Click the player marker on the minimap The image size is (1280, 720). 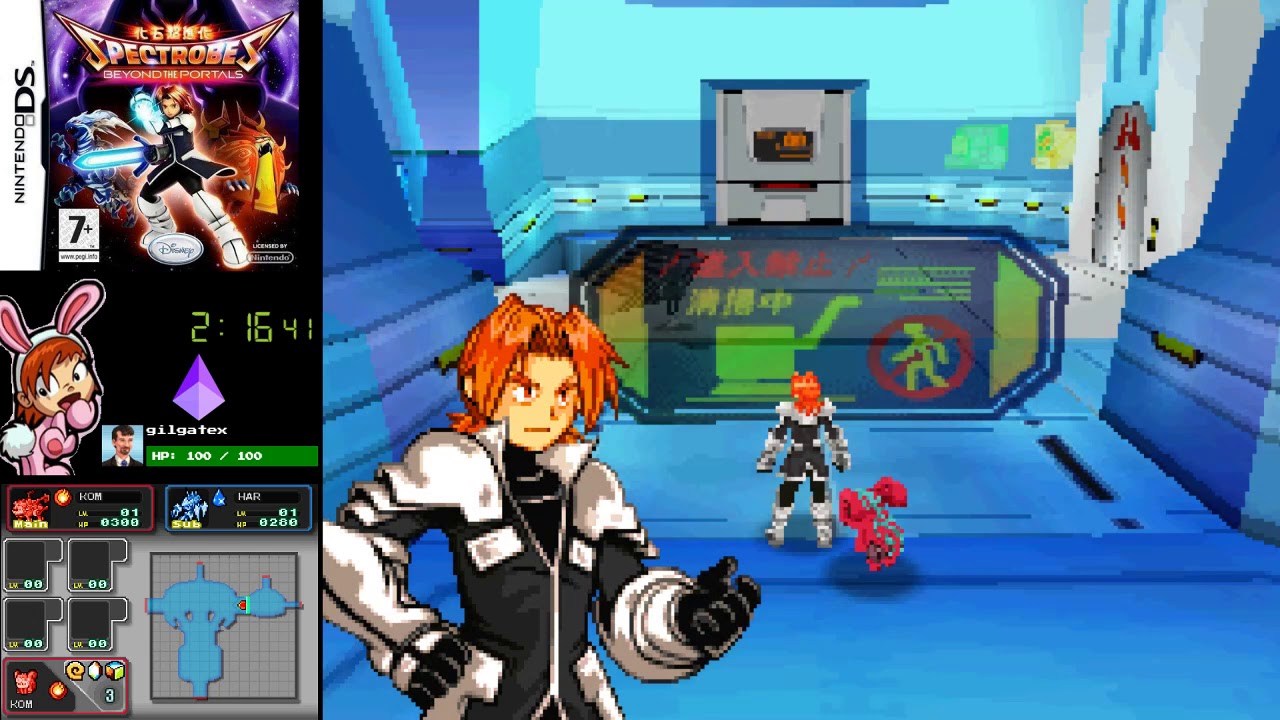(243, 605)
